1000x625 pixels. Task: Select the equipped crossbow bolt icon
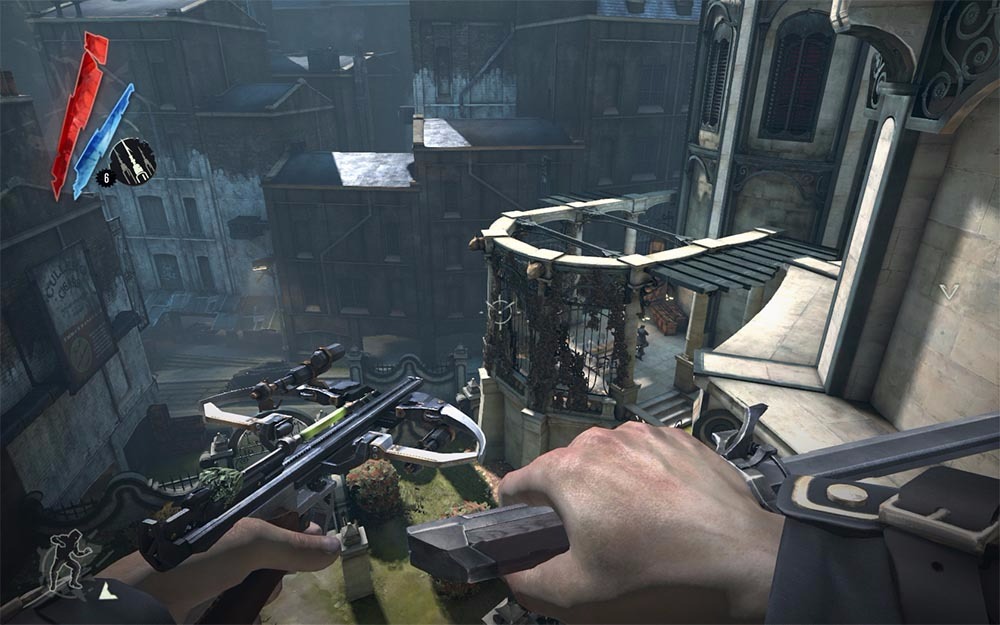132,160
